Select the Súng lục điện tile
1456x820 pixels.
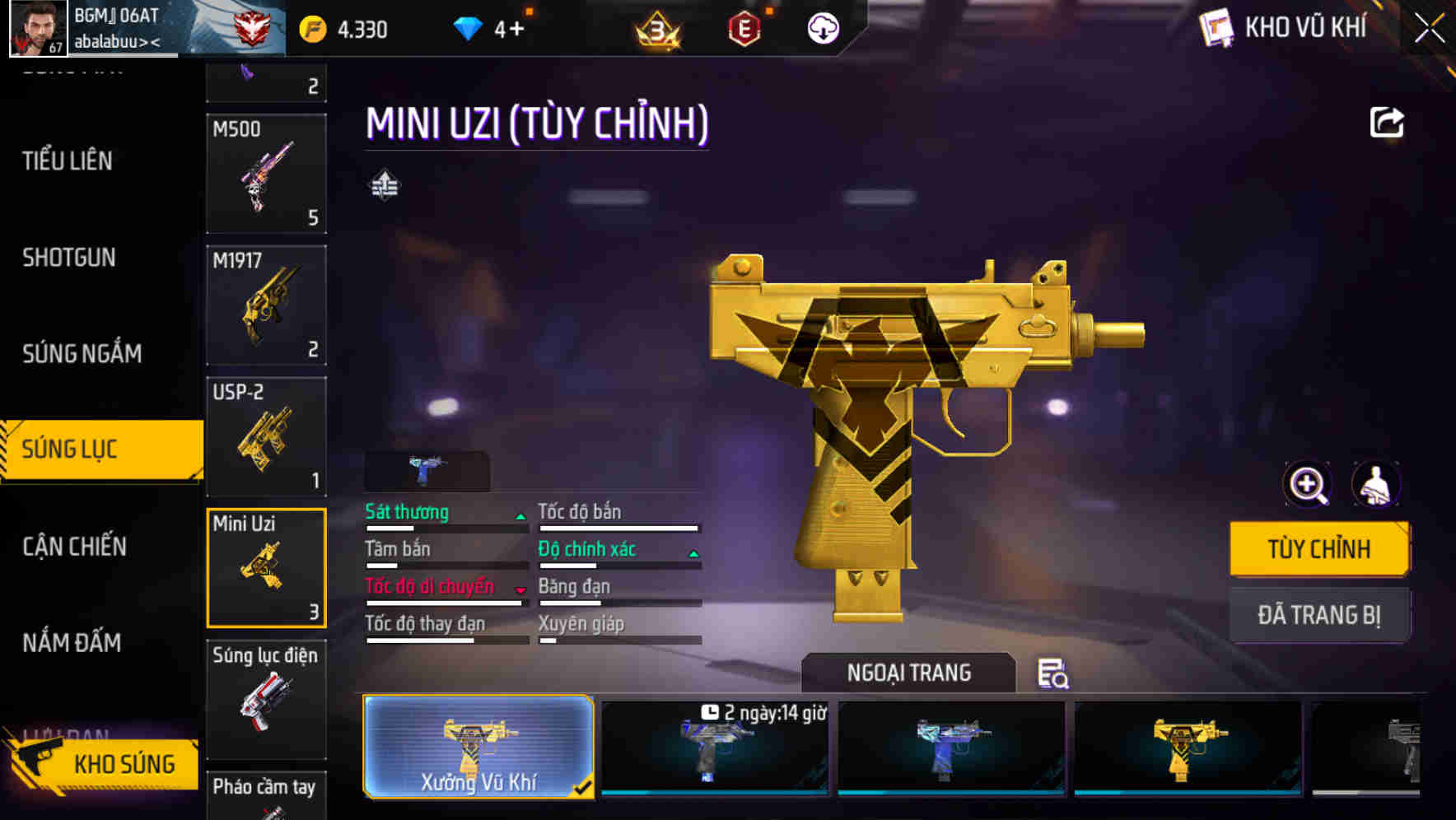(266, 699)
